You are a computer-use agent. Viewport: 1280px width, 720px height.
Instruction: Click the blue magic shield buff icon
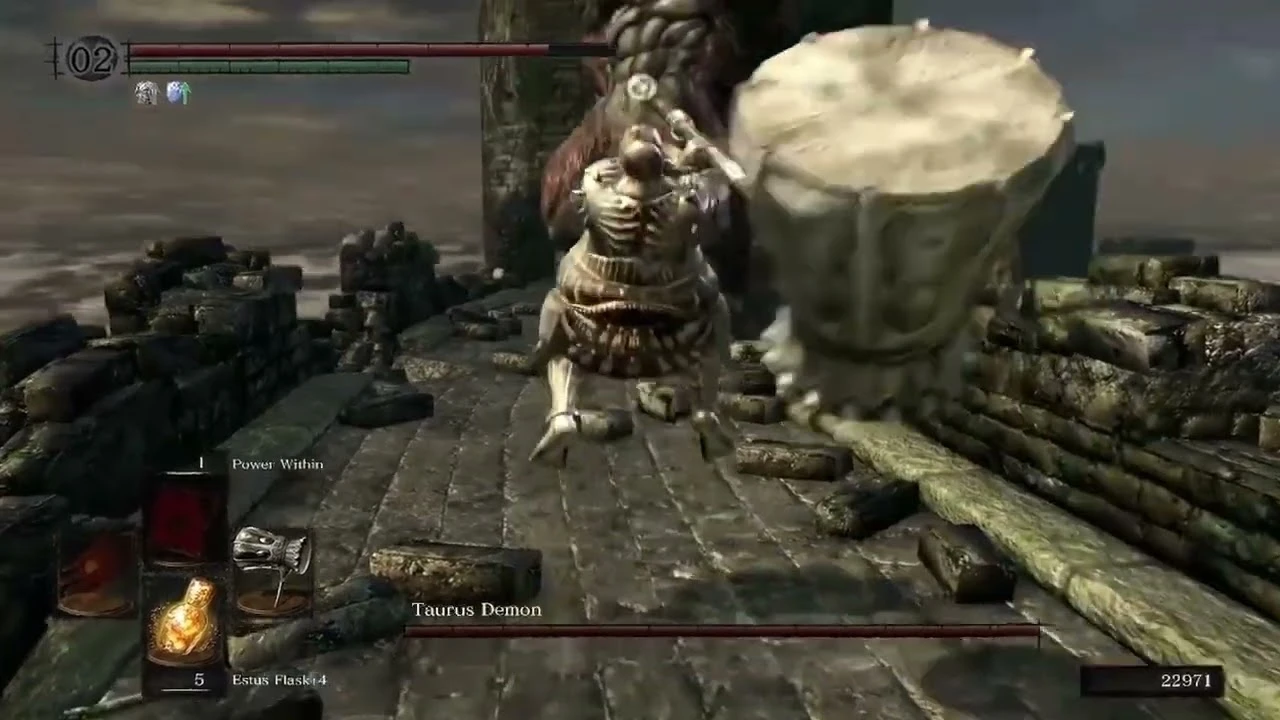coord(174,92)
